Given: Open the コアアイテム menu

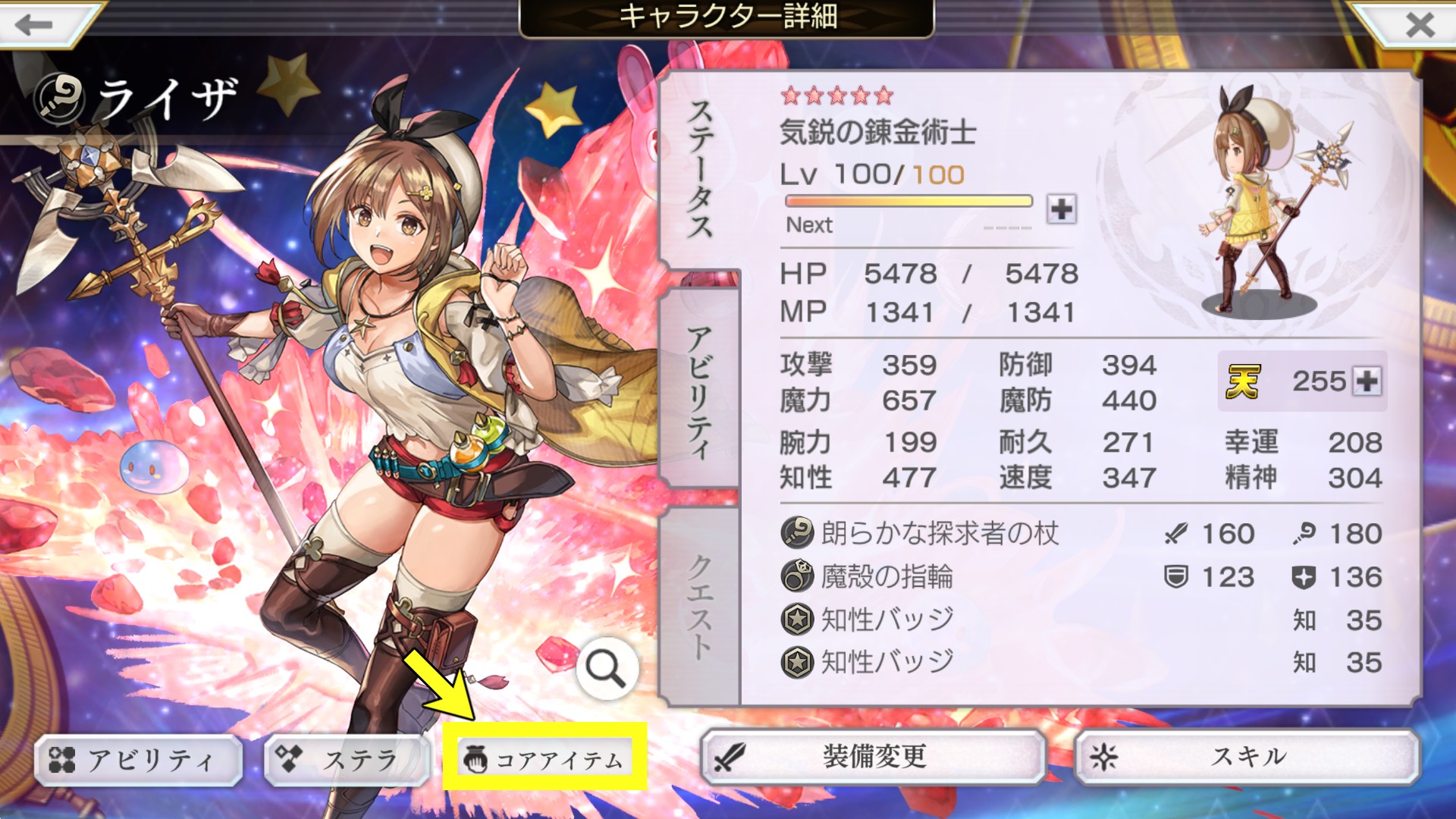Looking at the screenshot, I should click(544, 759).
